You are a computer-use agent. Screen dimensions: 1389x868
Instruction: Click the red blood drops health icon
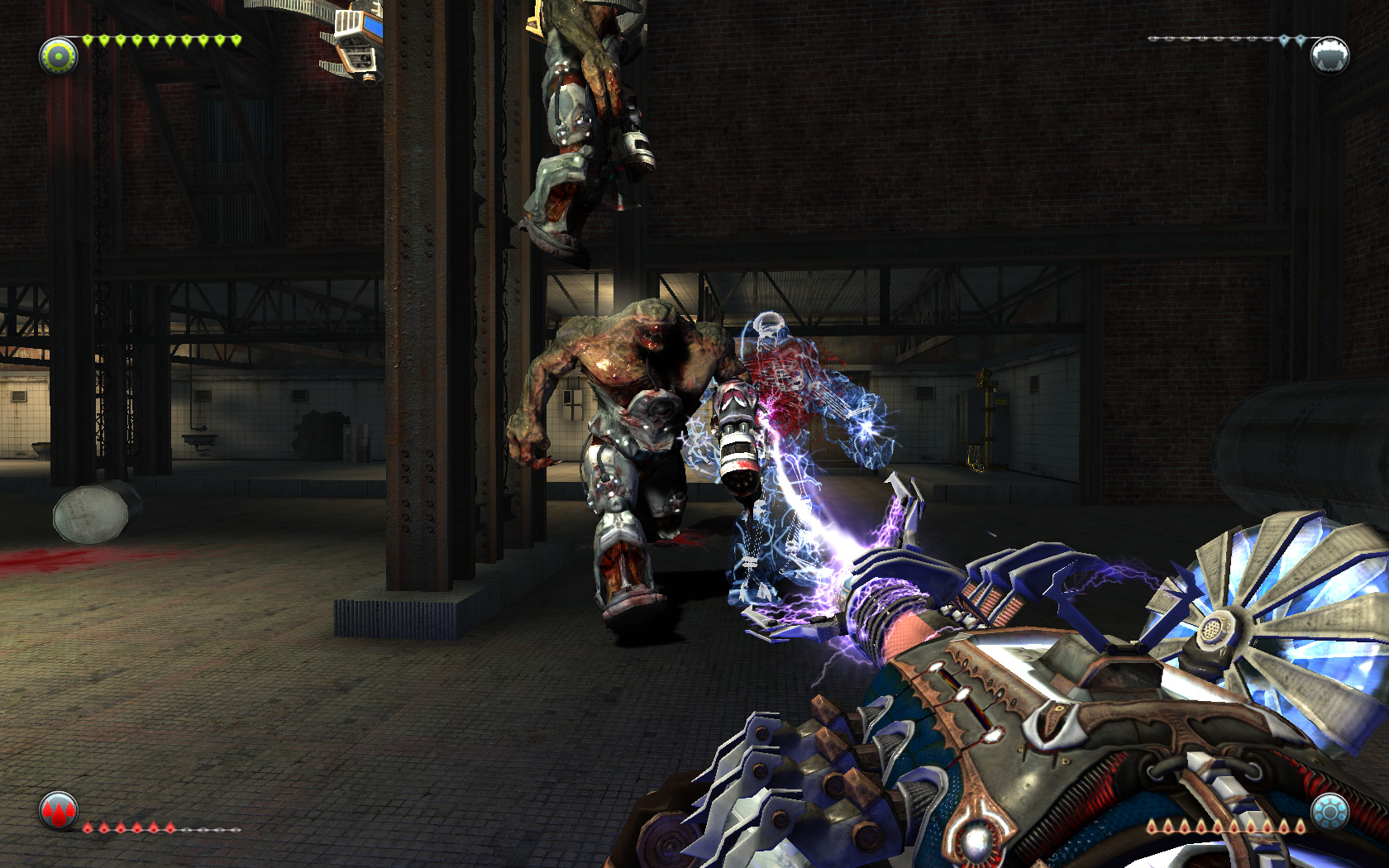58,811
